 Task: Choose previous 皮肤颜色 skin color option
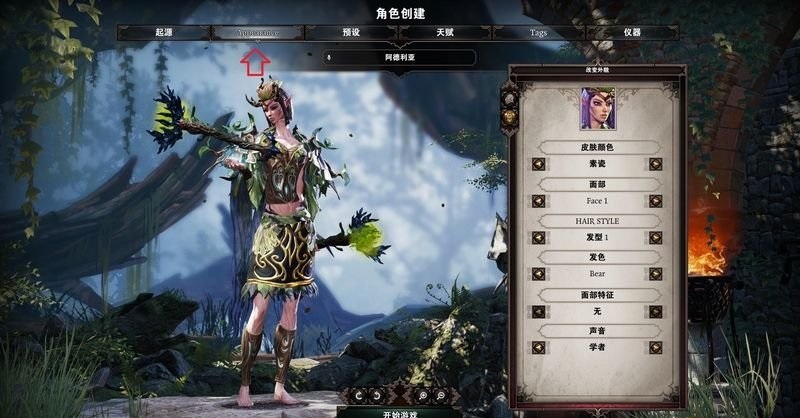538,164
